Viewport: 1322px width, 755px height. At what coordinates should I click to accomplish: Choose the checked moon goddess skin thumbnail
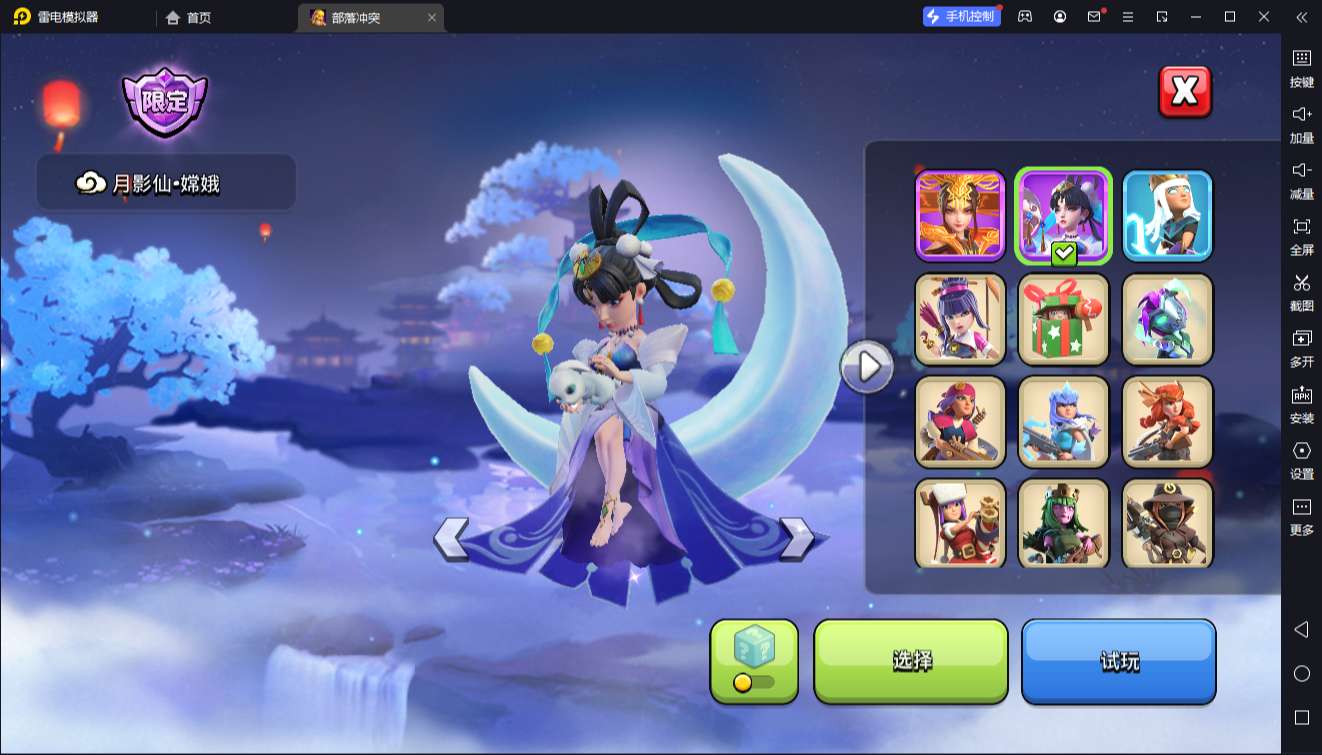click(x=1064, y=215)
